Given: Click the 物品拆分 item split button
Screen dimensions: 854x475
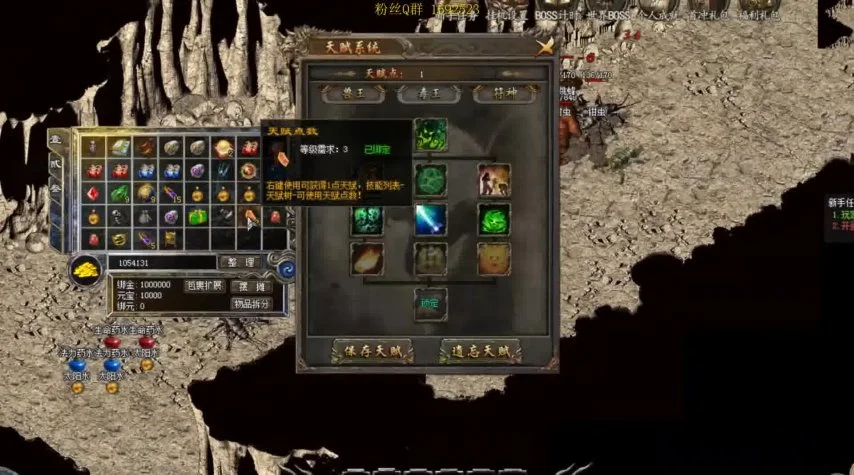Looking at the screenshot, I should [250, 304].
